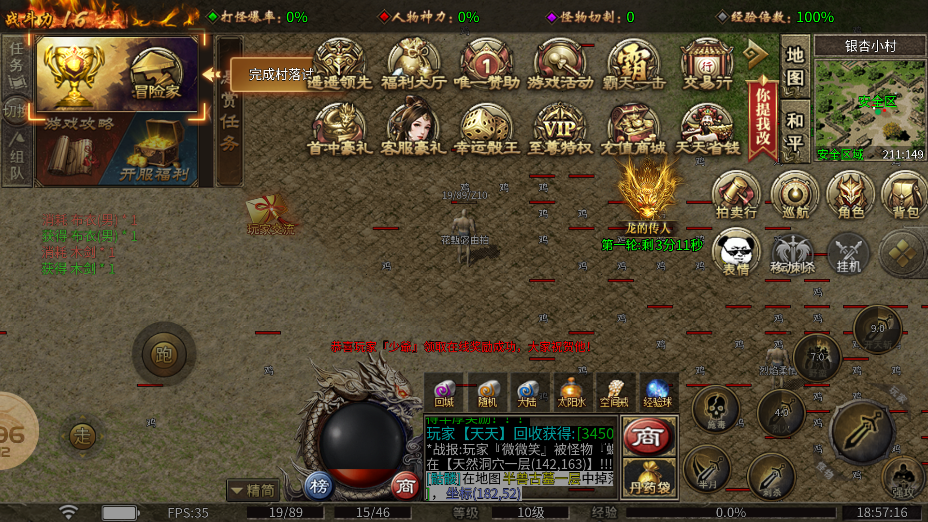Open the 福利大厅 welfare hall

point(414,65)
